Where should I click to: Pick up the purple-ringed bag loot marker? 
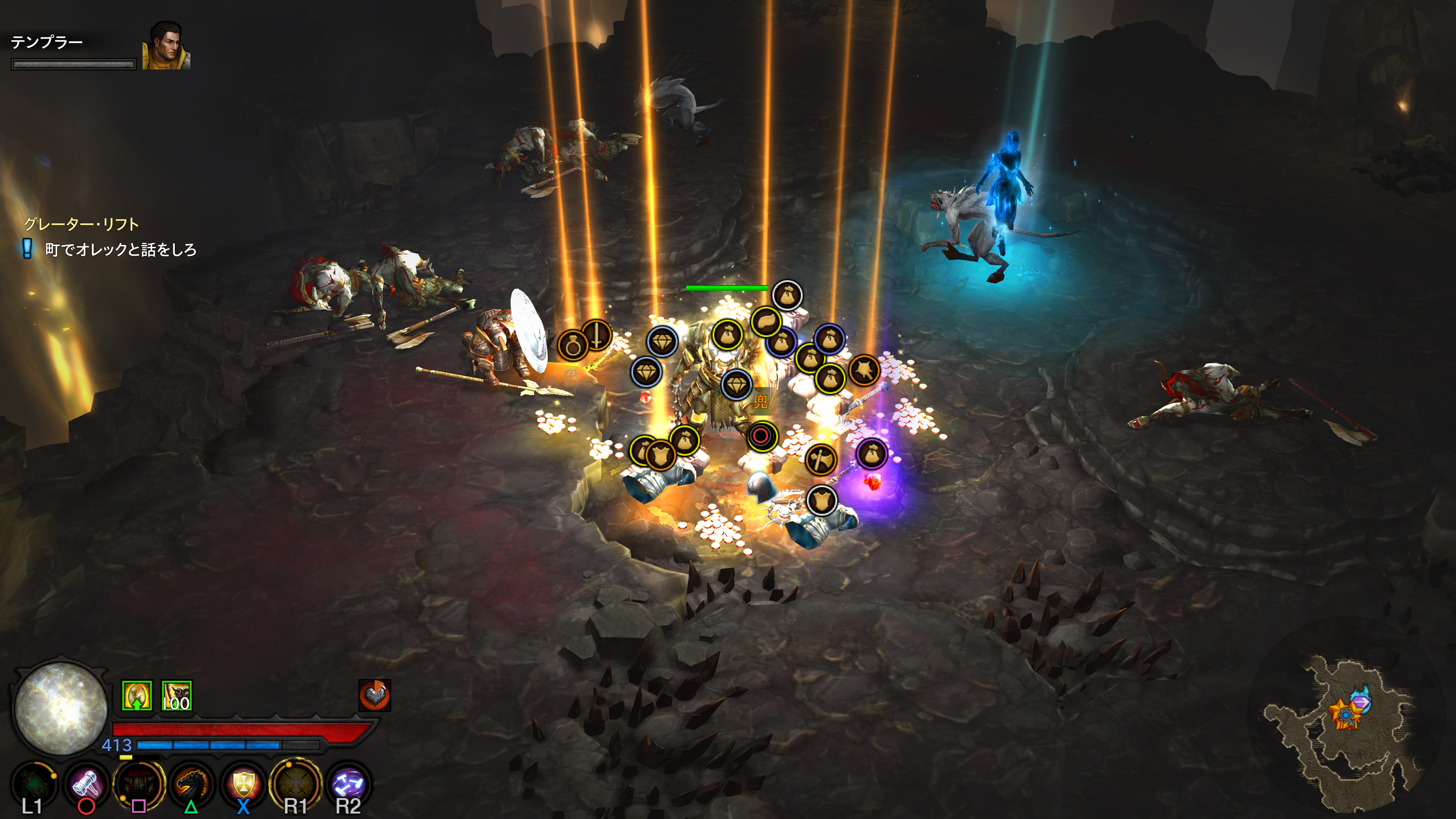pyautogui.click(x=872, y=454)
